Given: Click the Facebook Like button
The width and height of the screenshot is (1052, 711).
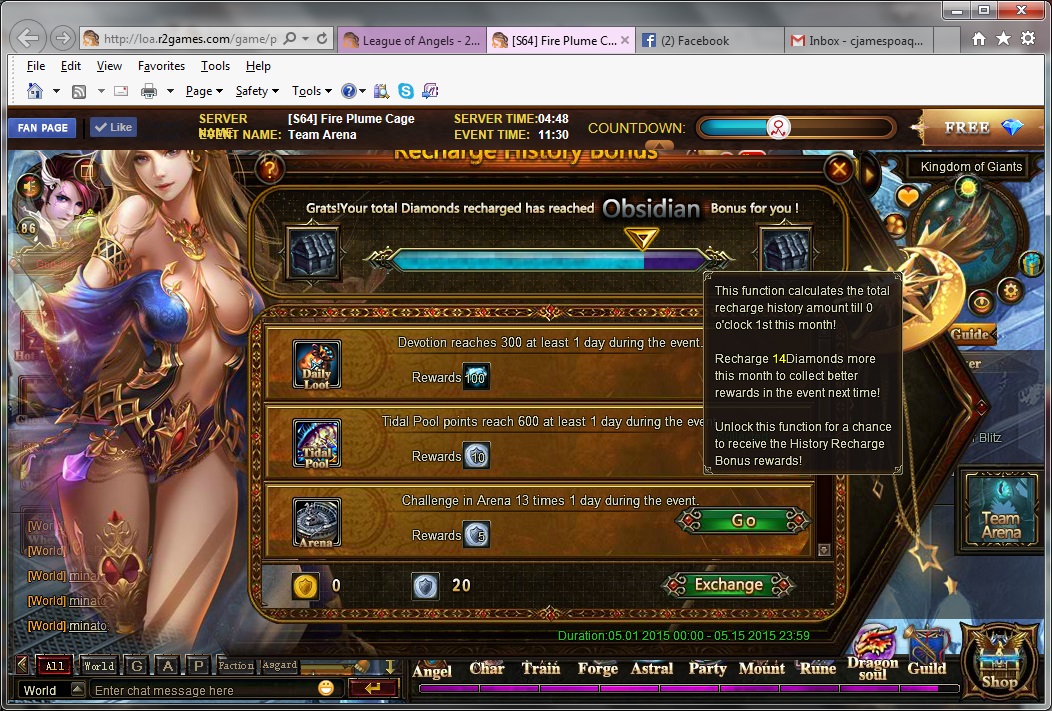Looking at the screenshot, I should pyautogui.click(x=112, y=128).
